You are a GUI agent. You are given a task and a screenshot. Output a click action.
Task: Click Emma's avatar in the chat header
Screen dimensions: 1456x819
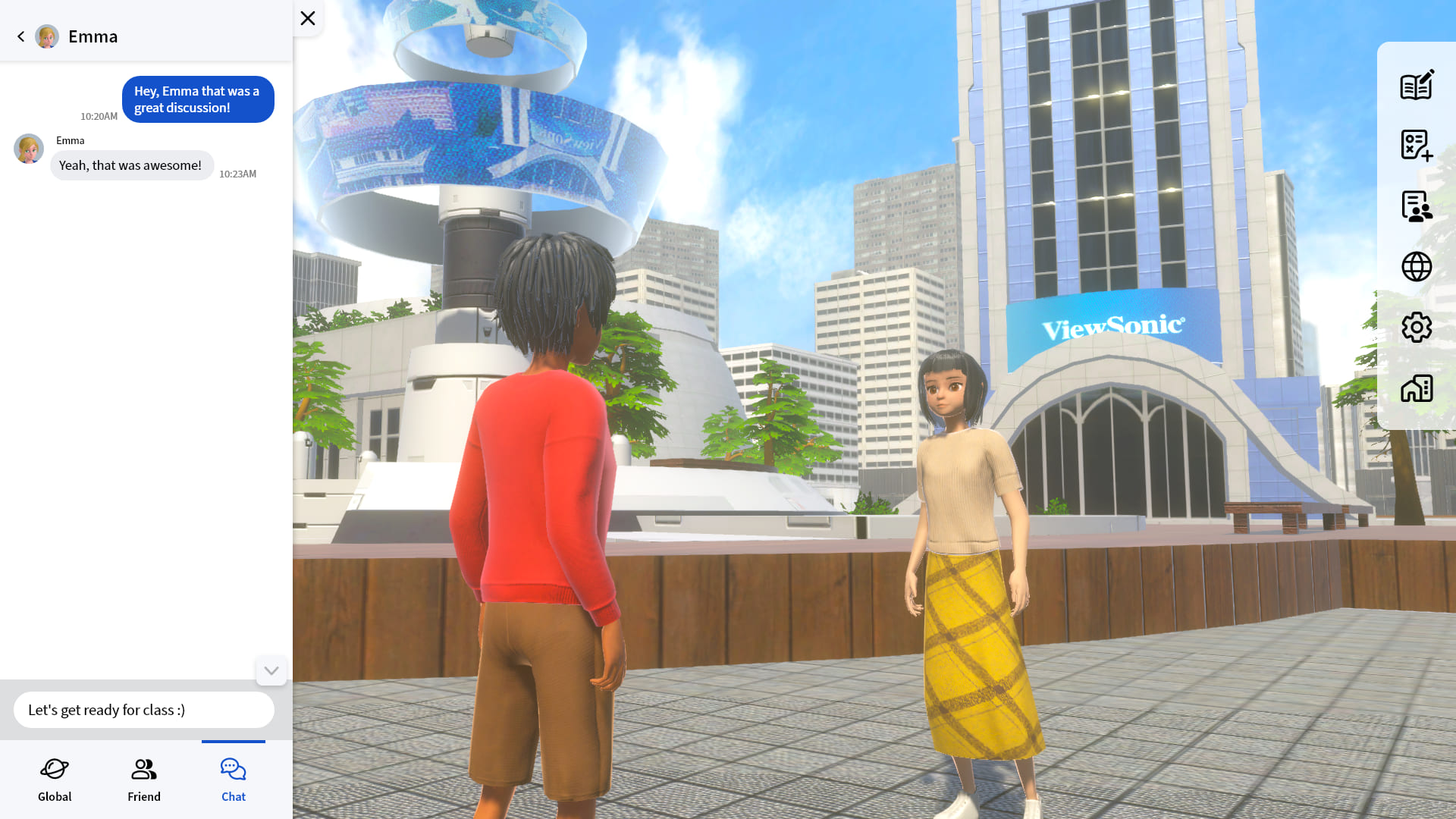pos(47,36)
